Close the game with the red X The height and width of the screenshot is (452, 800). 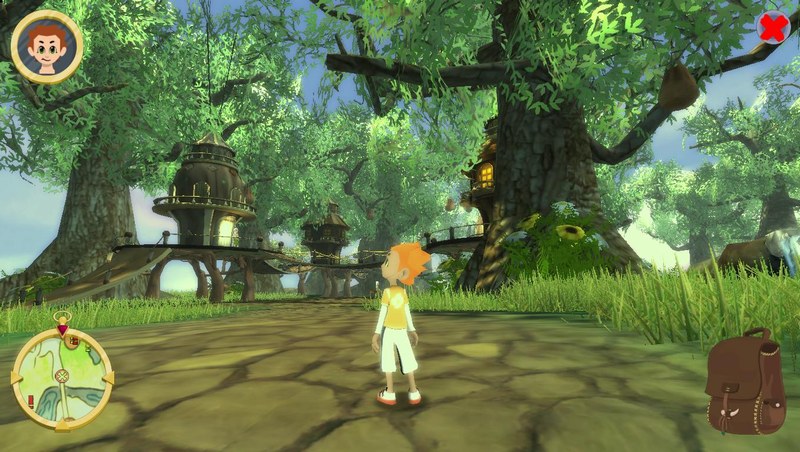[x=772, y=28]
